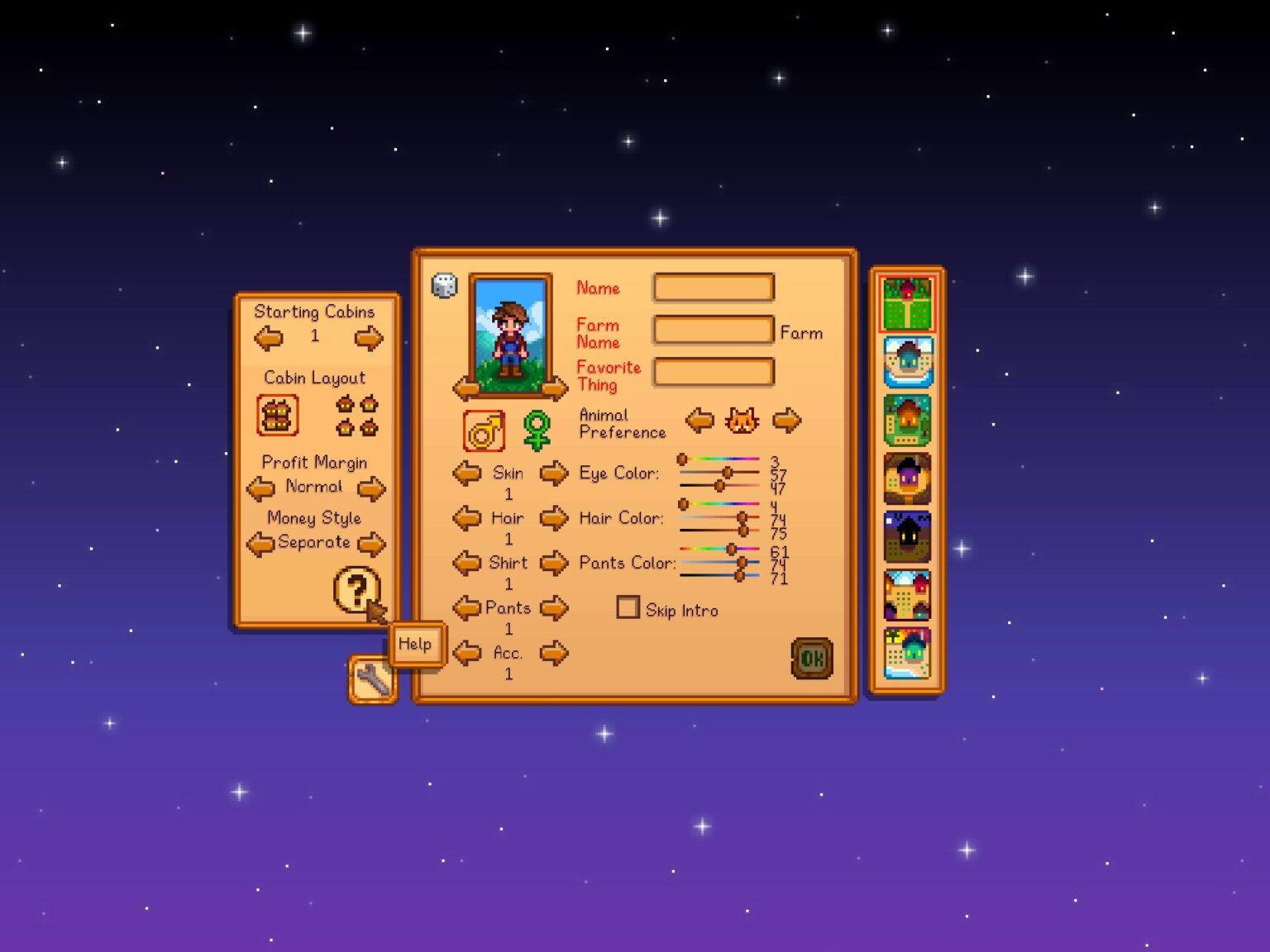Increase Starting Cabins with the right arrow
The width and height of the screenshot is (1270, 952).
(369, 337)
